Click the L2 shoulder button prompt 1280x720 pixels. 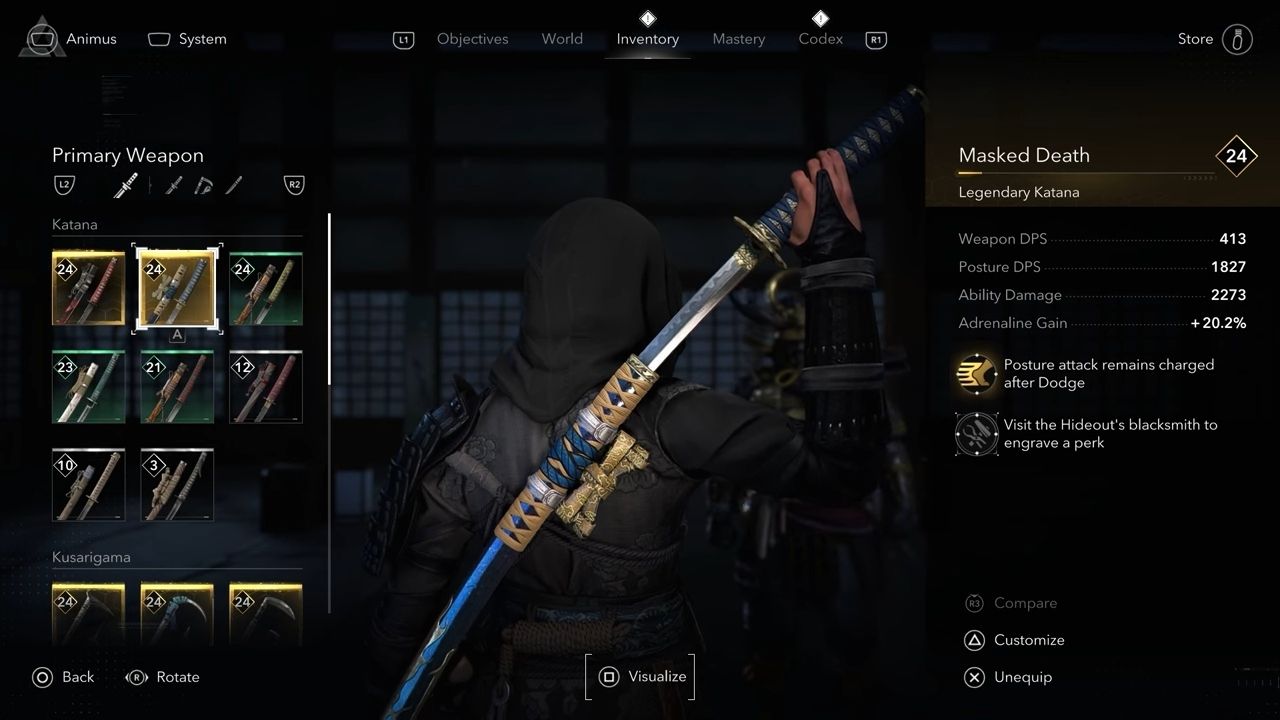tap(64, 185)
